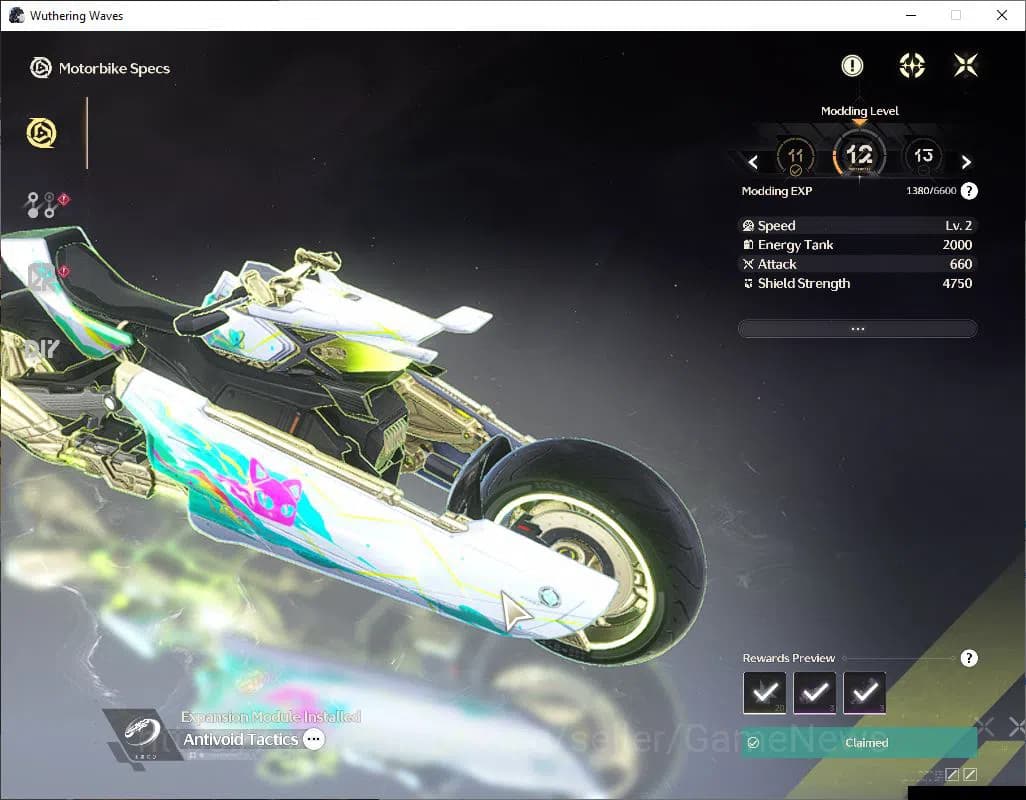Go to next modding level arrow

pyautogui.click(x=966, y=162)
